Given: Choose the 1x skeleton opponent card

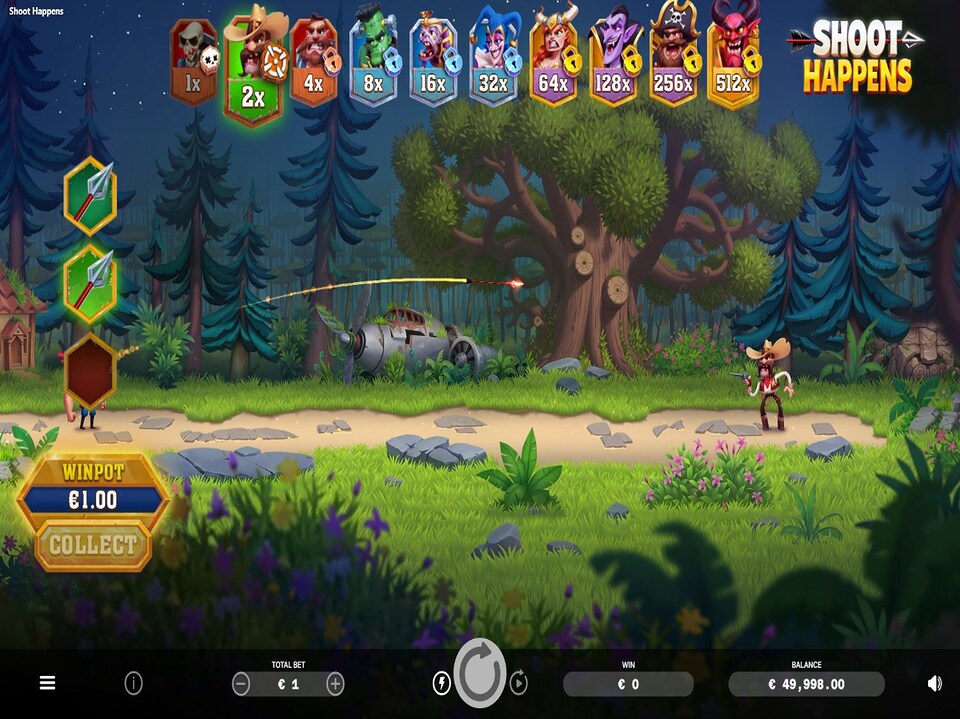Looking at the screenshot, I should [x=194, y=60].
